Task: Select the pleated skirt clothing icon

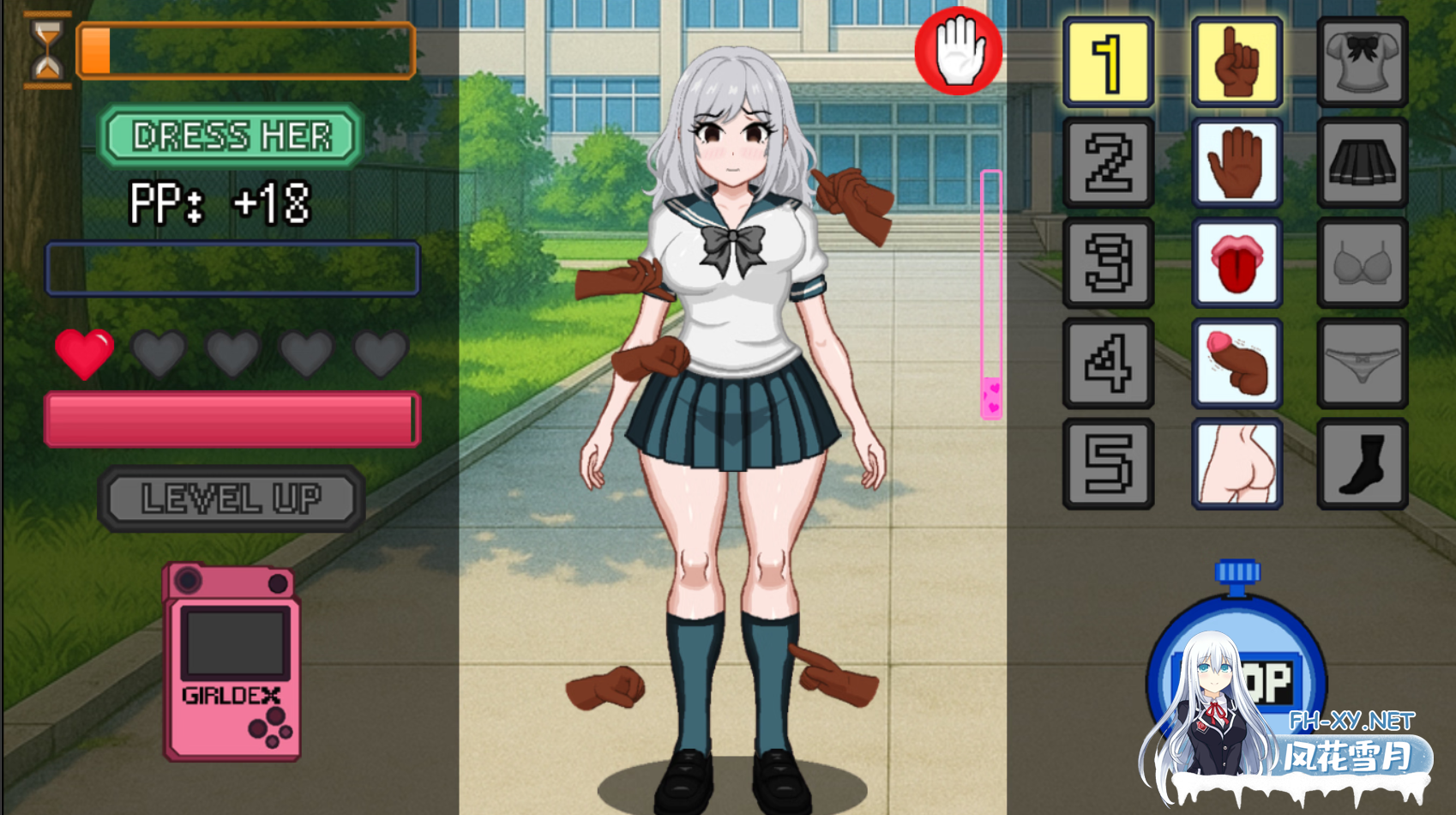Action: pos(1363,162)
